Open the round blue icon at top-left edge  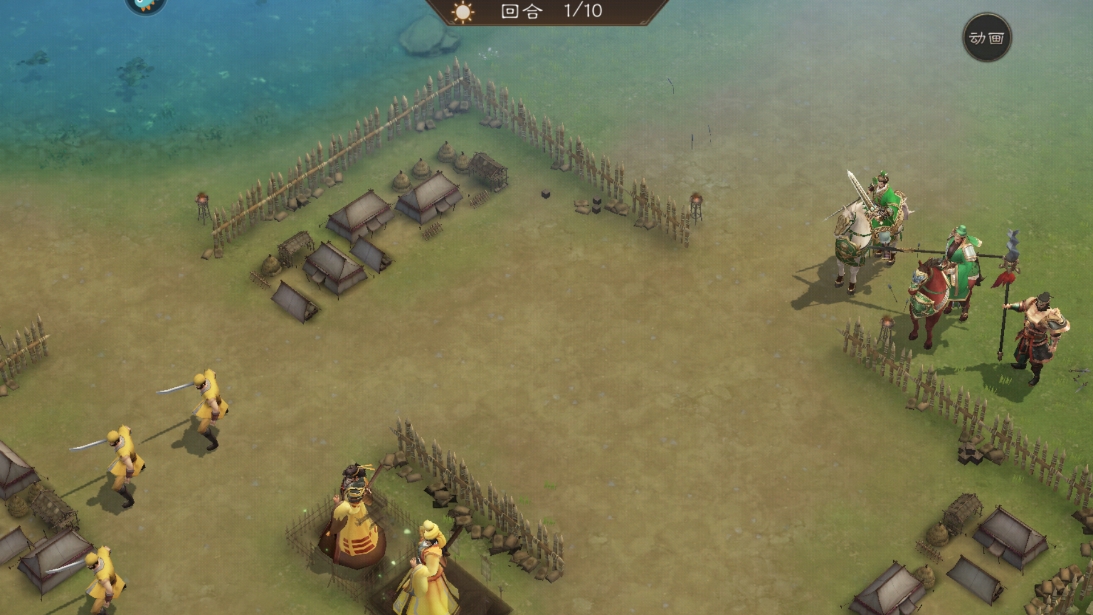tap(146, 4)
